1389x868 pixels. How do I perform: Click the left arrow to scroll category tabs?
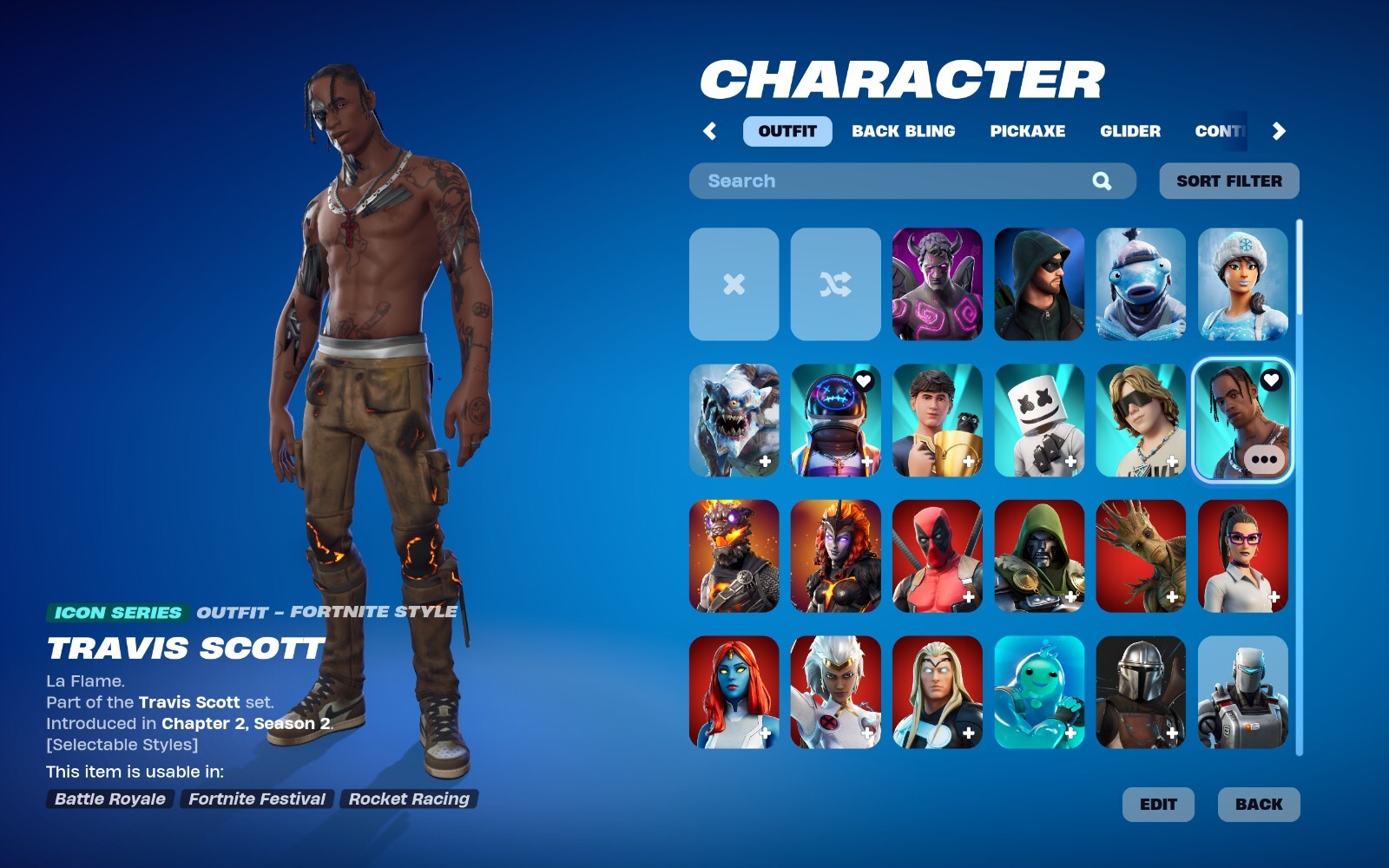click(708, 131)
